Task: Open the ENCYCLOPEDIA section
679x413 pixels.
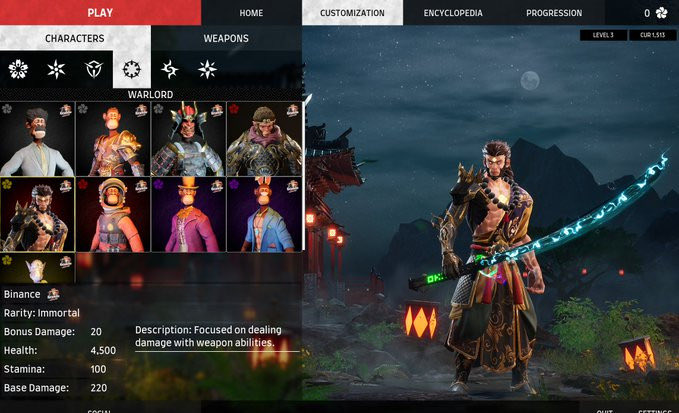Action: coord(453,13)
